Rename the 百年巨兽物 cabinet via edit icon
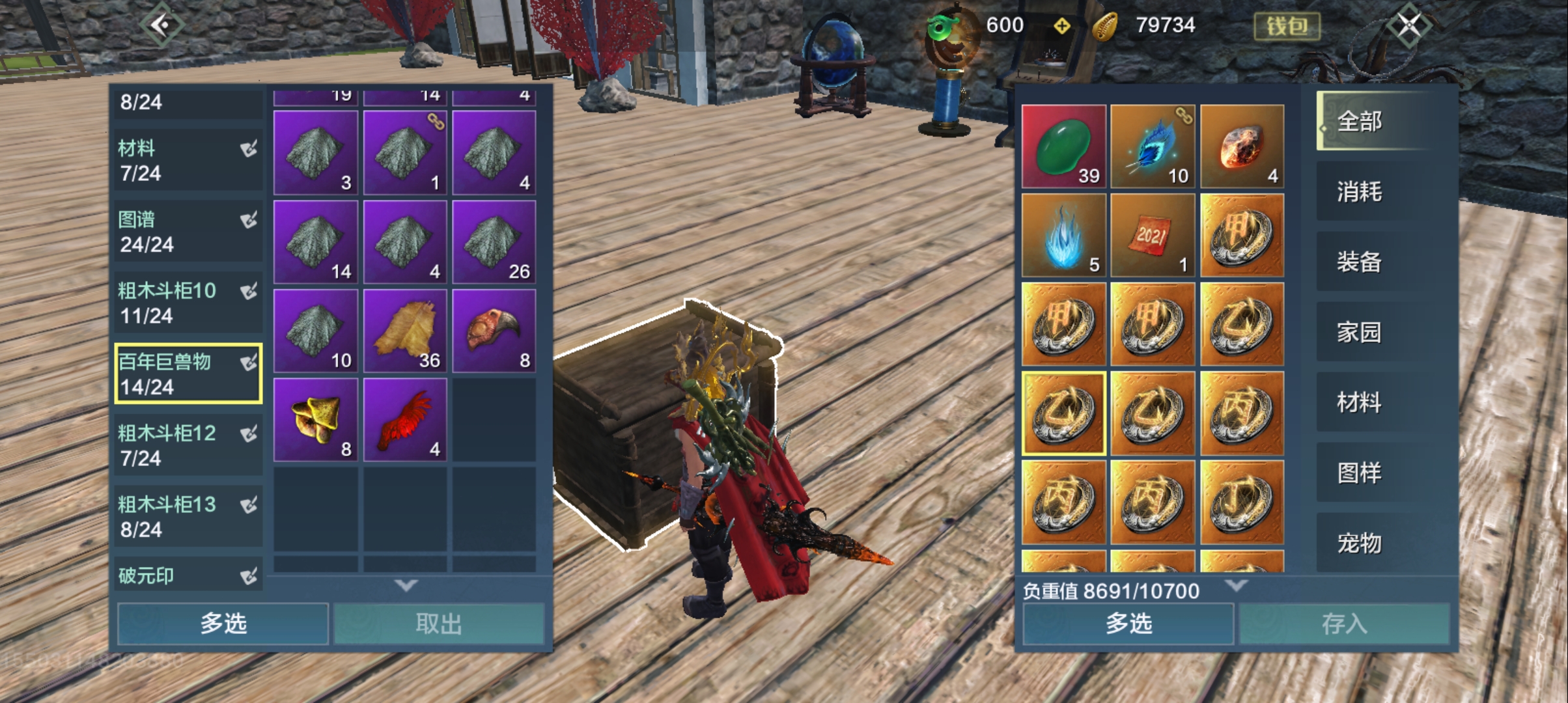The width and height of the screenshot is (1568, 703). 249,363
